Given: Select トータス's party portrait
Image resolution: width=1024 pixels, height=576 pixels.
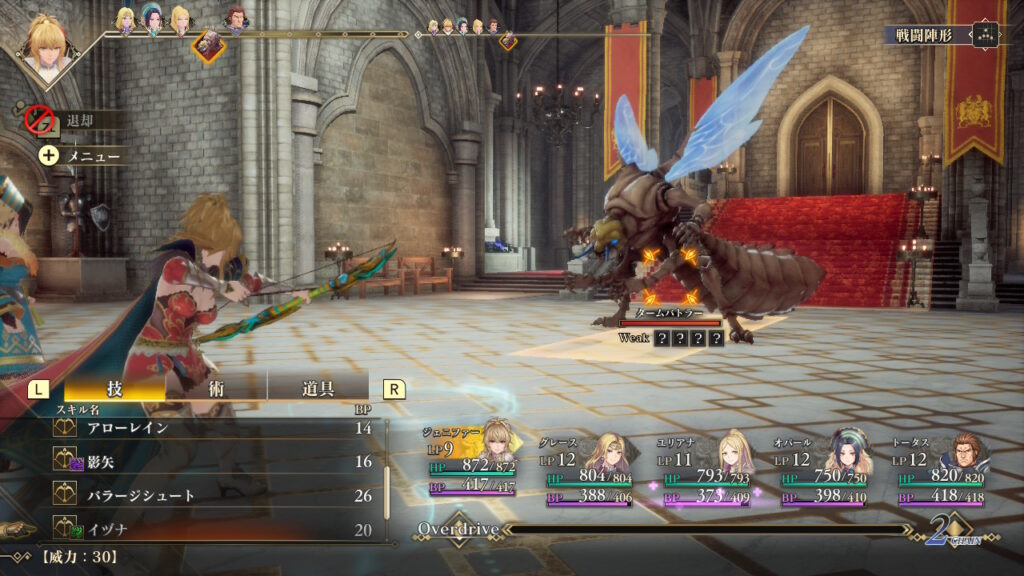Looking at the screenshot, I should click(x=965, y=450).
